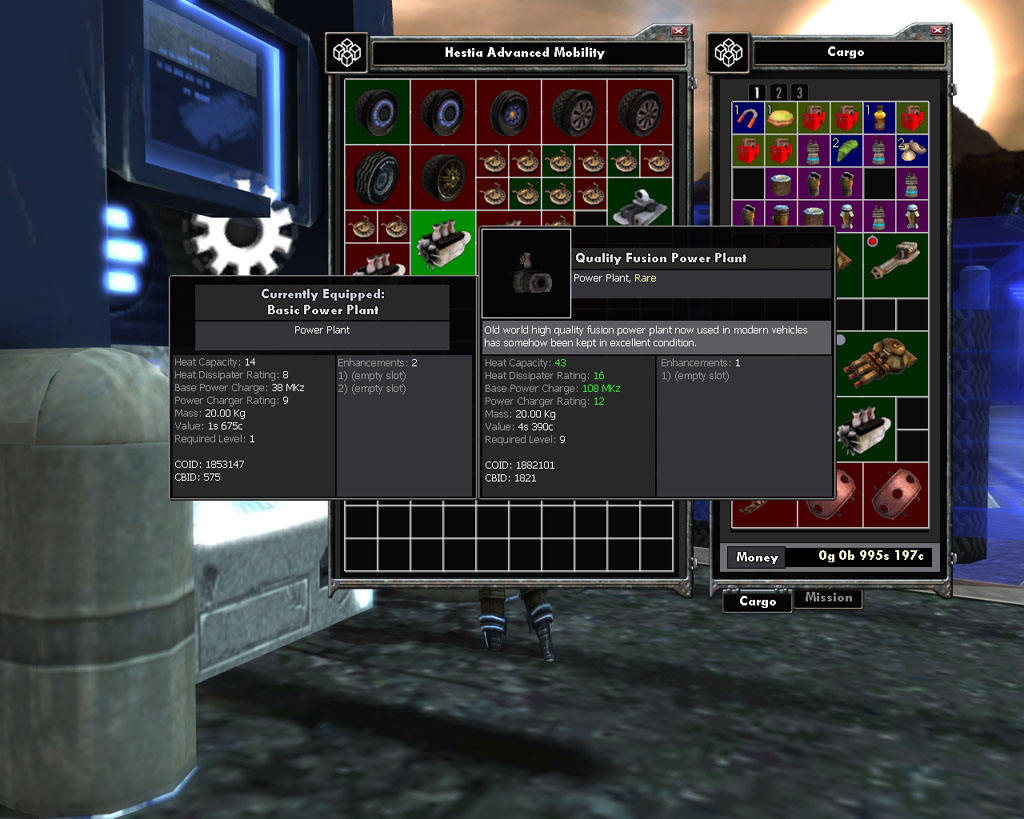Click the sandwich item in cargo
The width and height of the screenshot is (1024, 819).
tap(780, 118)
